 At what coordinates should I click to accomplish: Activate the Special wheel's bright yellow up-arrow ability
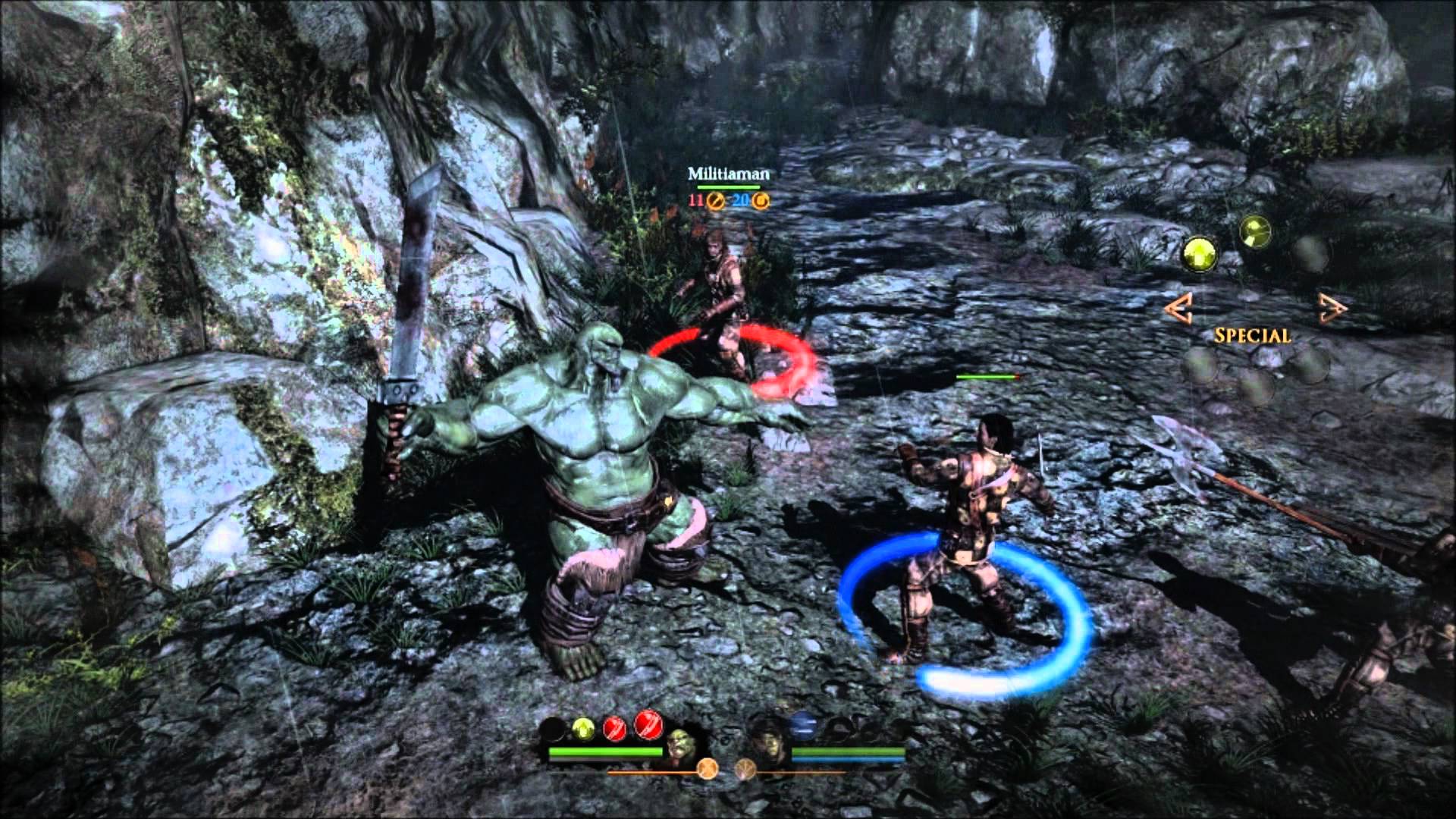1200,253
